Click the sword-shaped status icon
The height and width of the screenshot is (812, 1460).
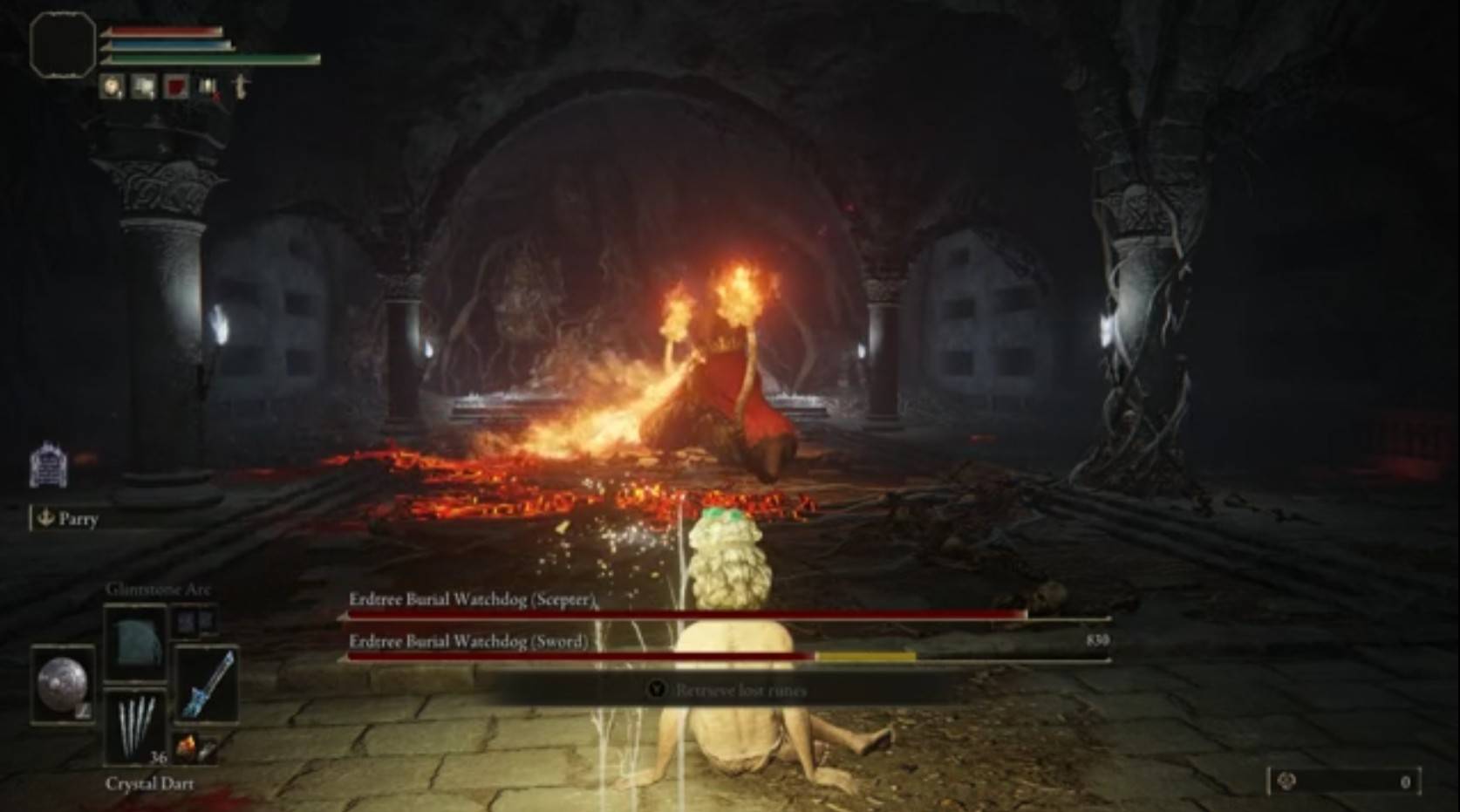coord(242,86)
